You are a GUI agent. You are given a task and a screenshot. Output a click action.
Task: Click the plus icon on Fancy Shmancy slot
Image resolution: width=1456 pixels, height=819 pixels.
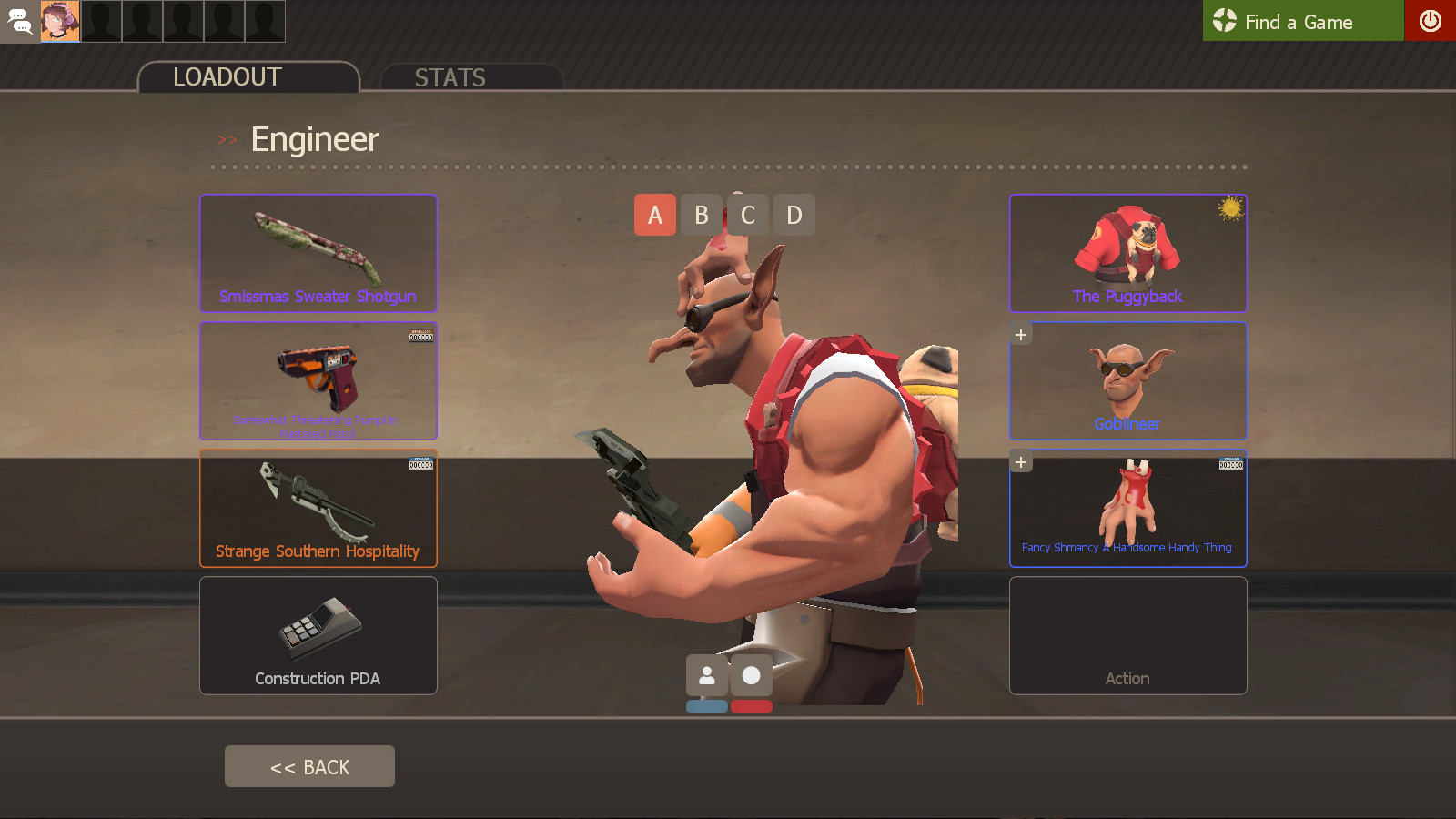(x=1020, y=461)
